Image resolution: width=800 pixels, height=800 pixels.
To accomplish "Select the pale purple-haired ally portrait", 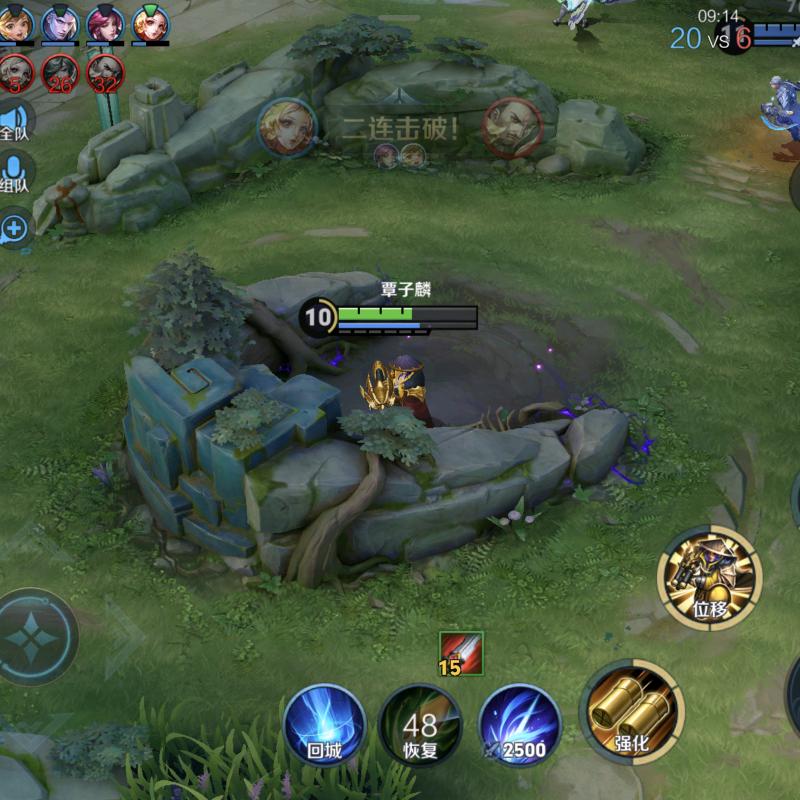I will [60, 23].
